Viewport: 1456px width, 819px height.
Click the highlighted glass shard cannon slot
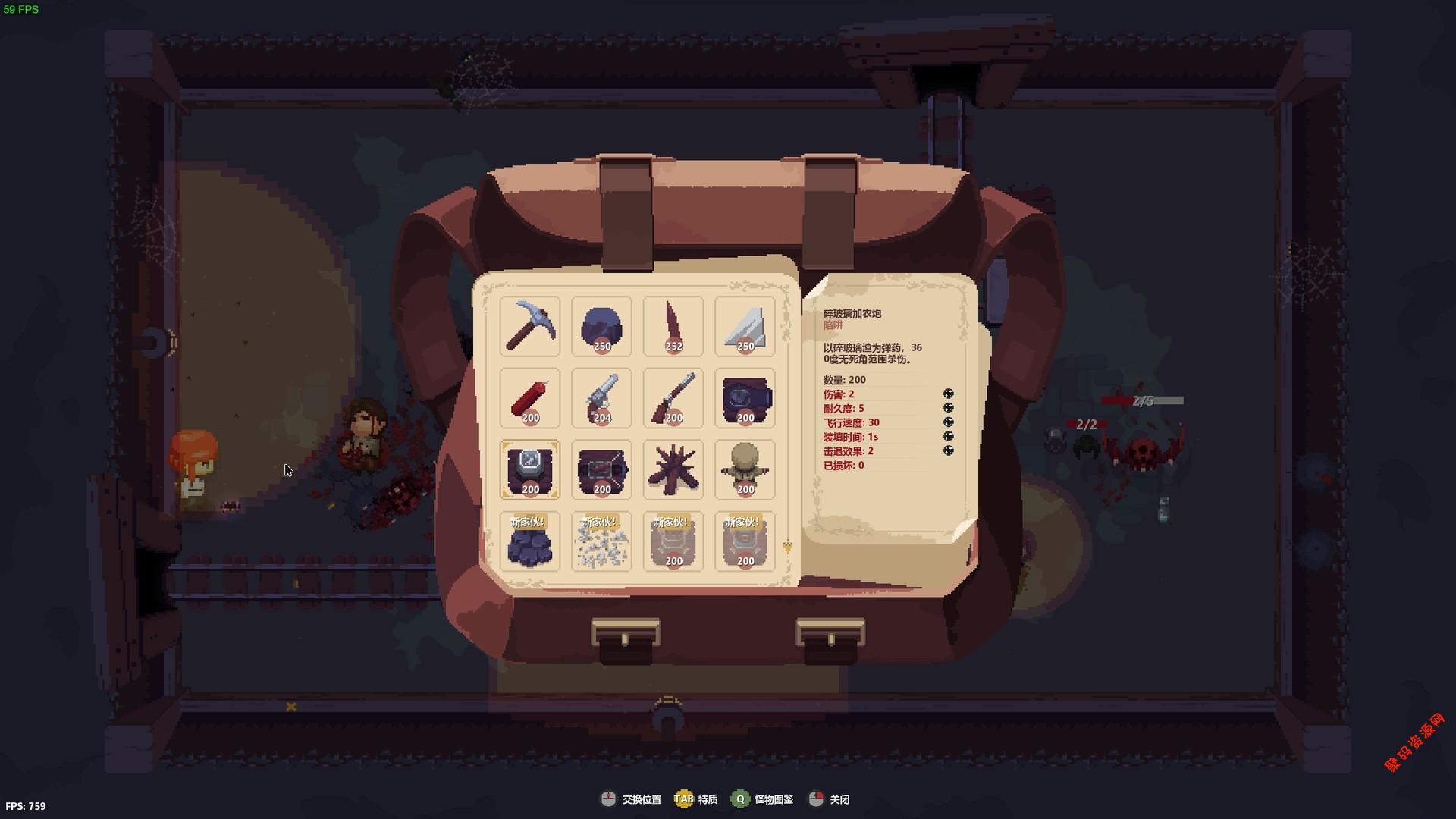[x=530, y=469]
